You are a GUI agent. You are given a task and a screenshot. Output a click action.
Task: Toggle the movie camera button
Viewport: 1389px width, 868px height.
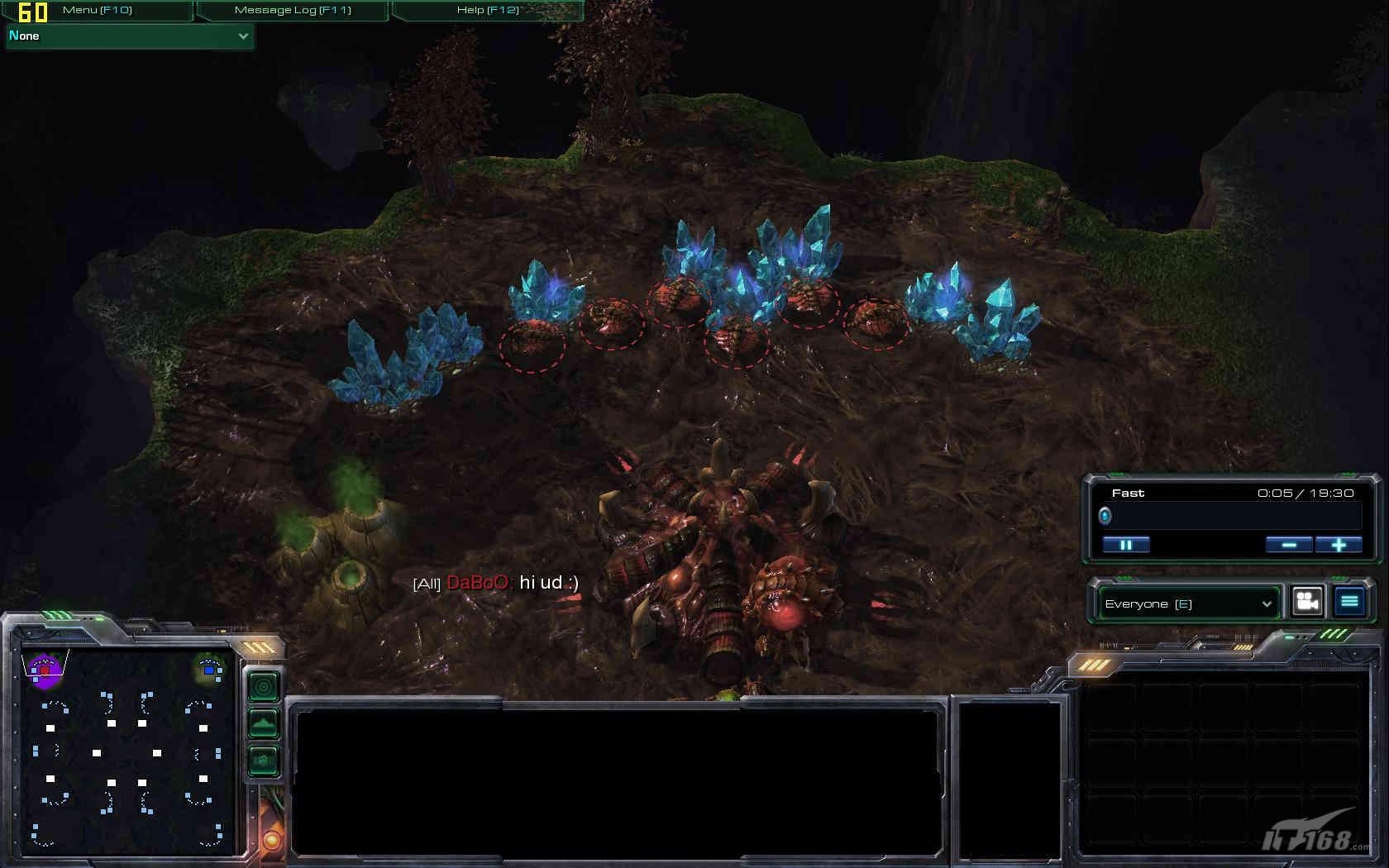click(x=1307, y=602)
